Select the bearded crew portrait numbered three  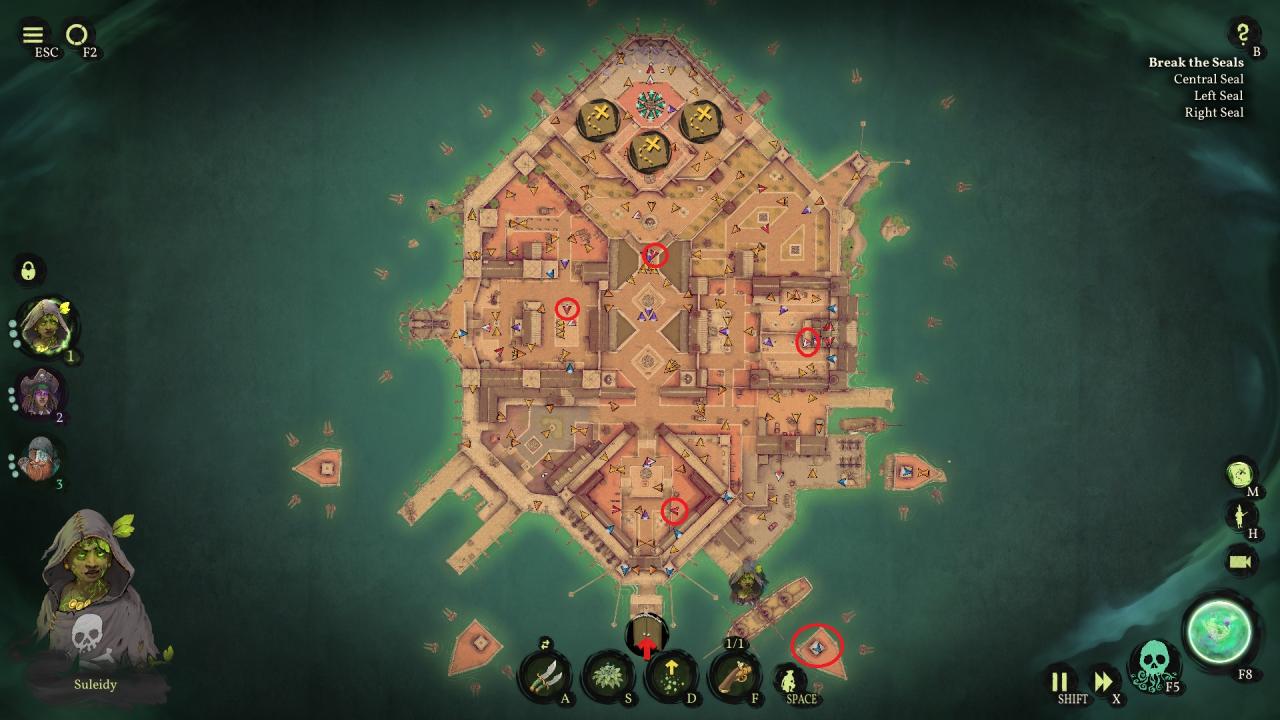[41, 459]
